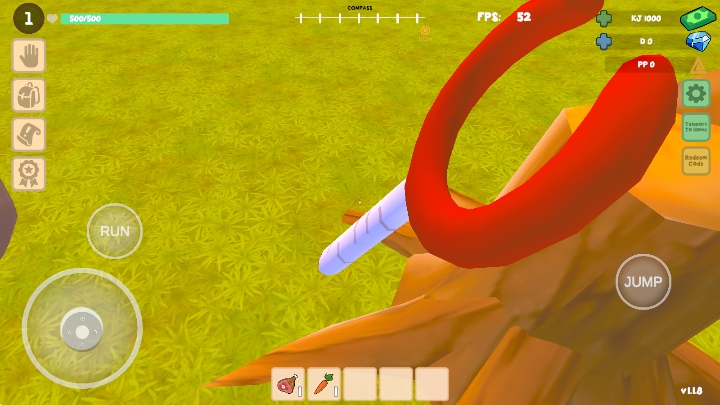Tap the RUN button
Image resolution: width=720 pixels, height=405 pixels.
pos(115,231)
